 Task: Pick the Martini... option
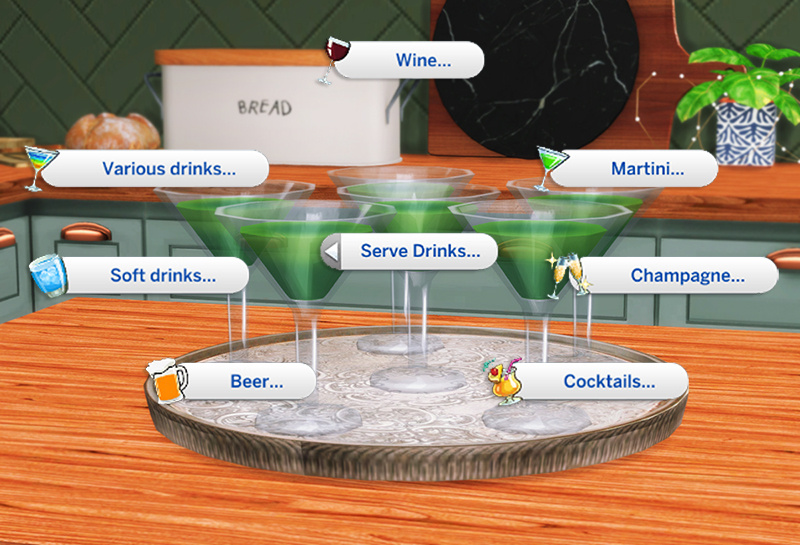pos(647,169)
